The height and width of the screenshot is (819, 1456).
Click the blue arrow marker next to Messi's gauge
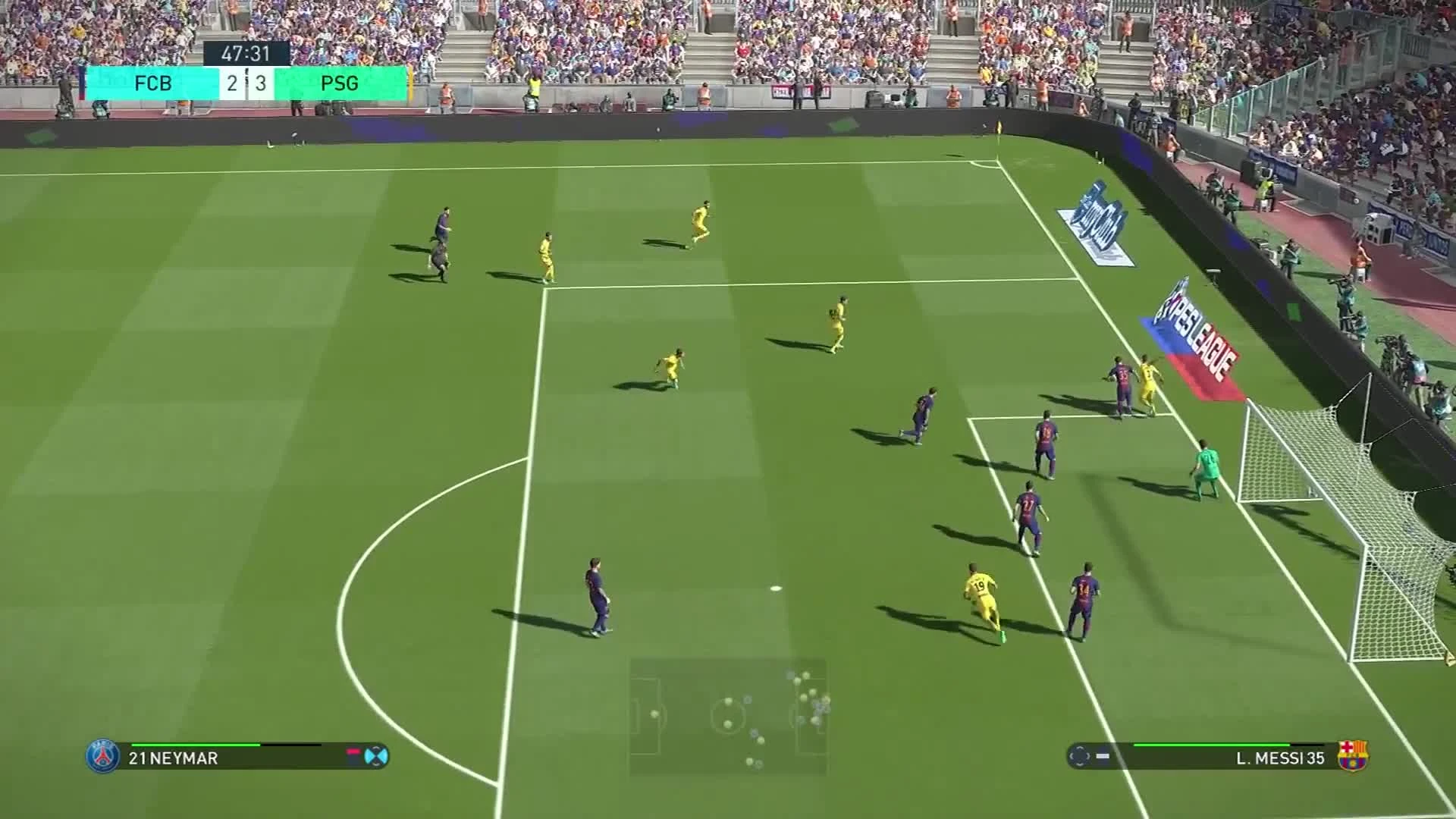pos(1101,755)
